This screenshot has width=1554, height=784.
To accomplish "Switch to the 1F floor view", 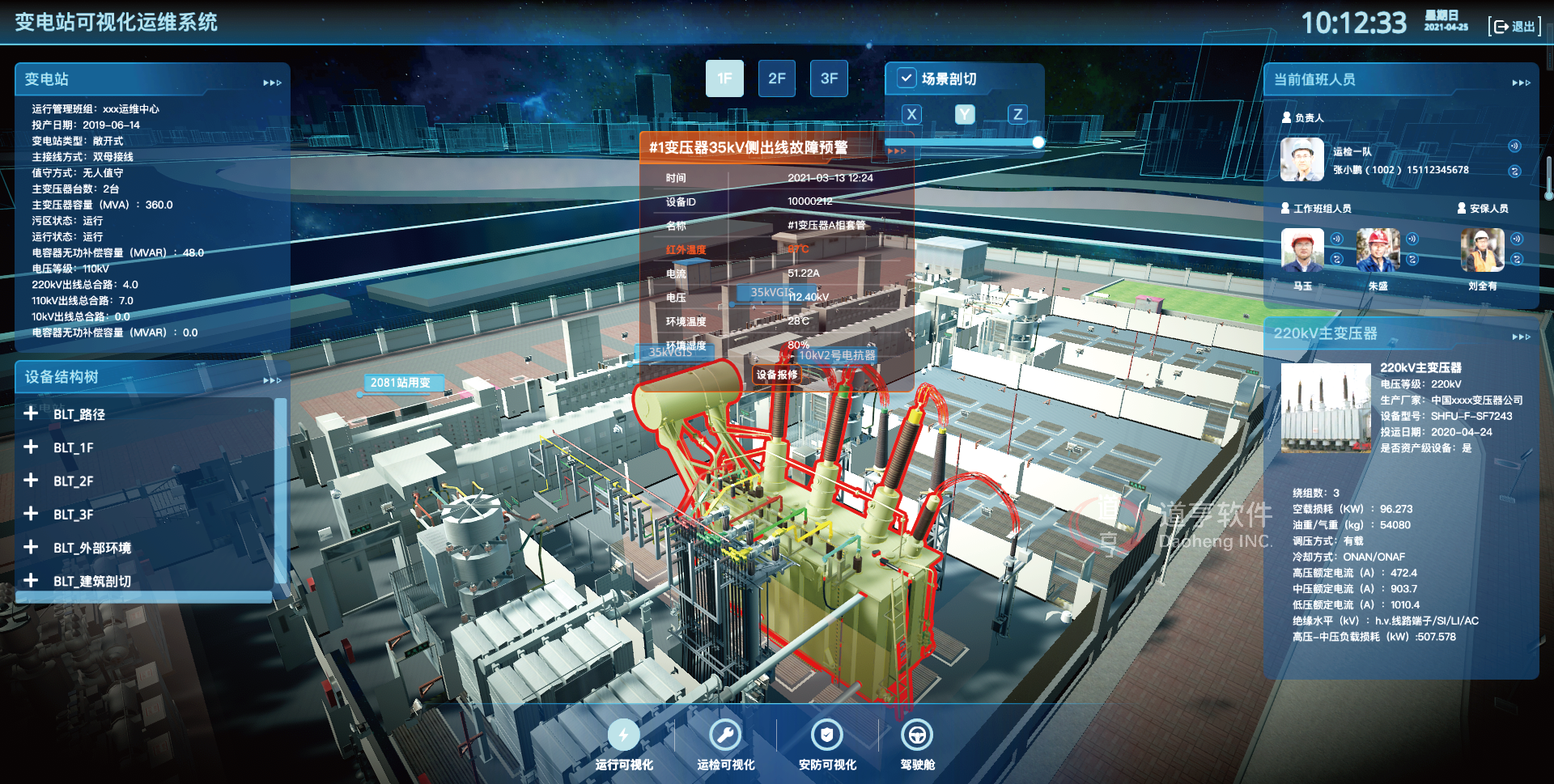I will (x=724, y=78).
